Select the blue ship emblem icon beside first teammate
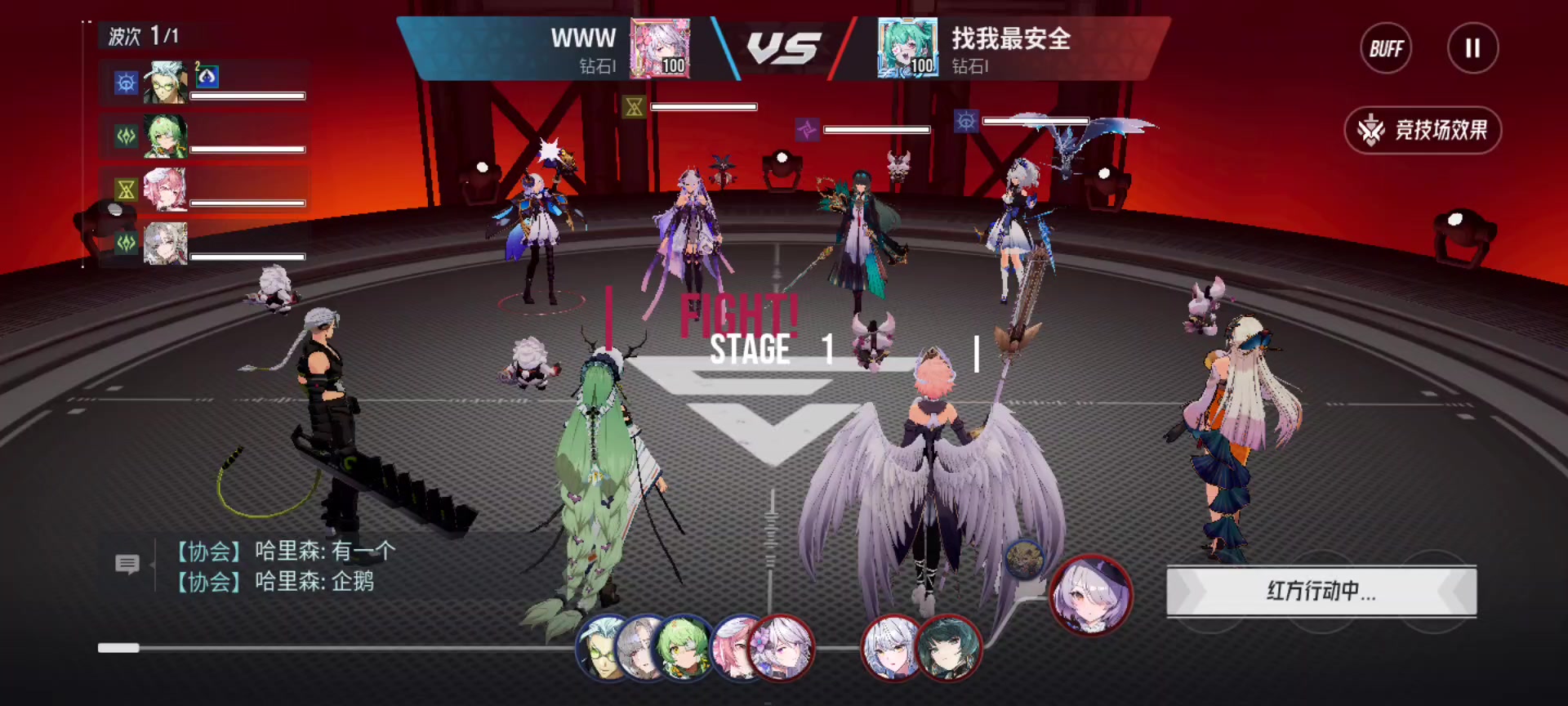 (x=125, y=82)
